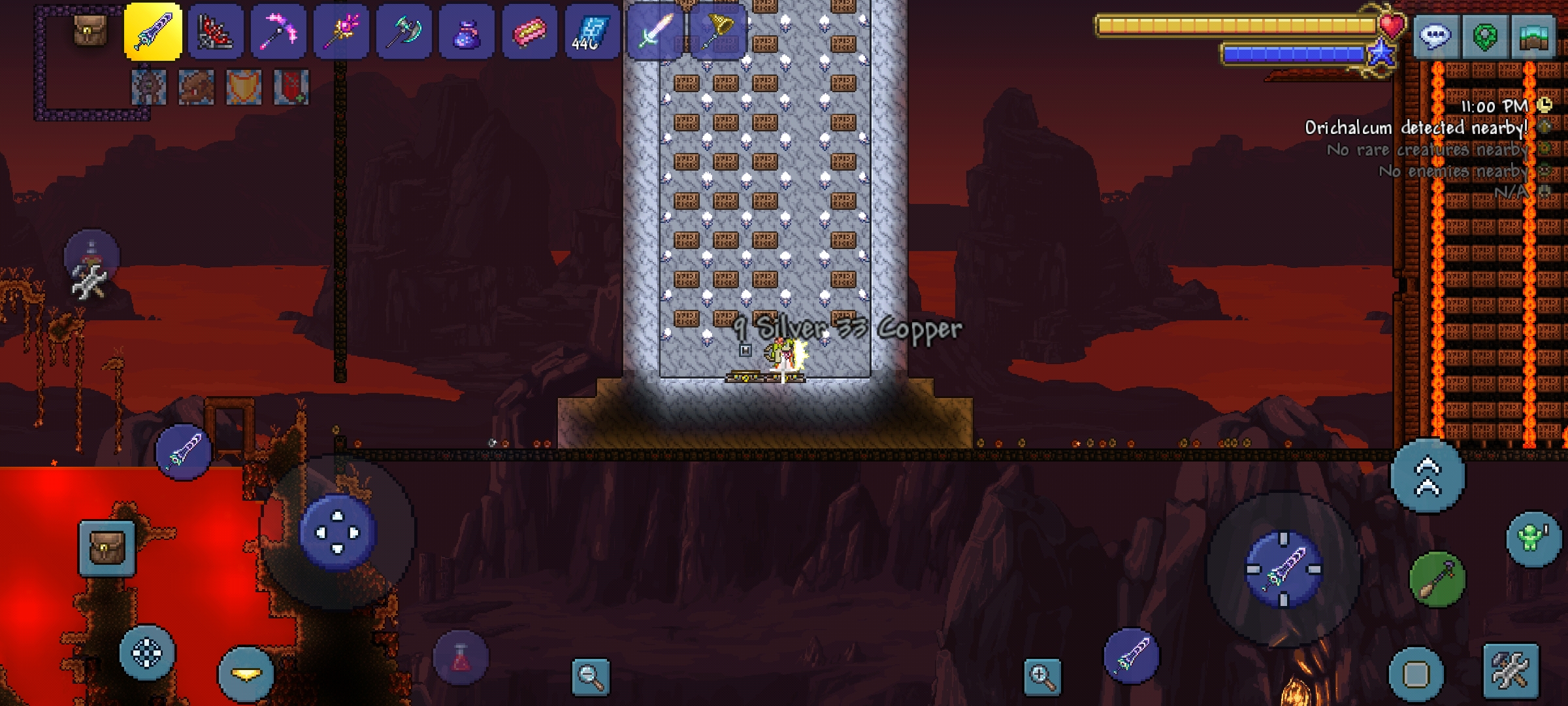Tap the yellow down-arrow button
1568x706 pixels.
point(246,674)
